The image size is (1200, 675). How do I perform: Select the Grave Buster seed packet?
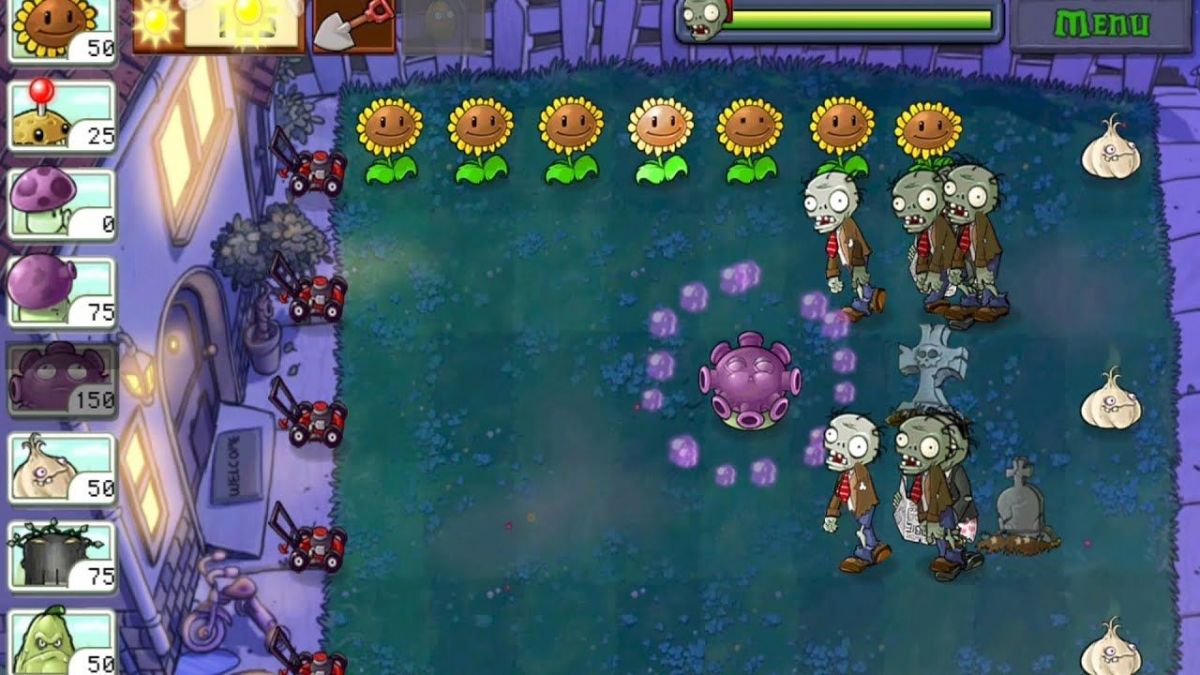click(x=62, y=555)
